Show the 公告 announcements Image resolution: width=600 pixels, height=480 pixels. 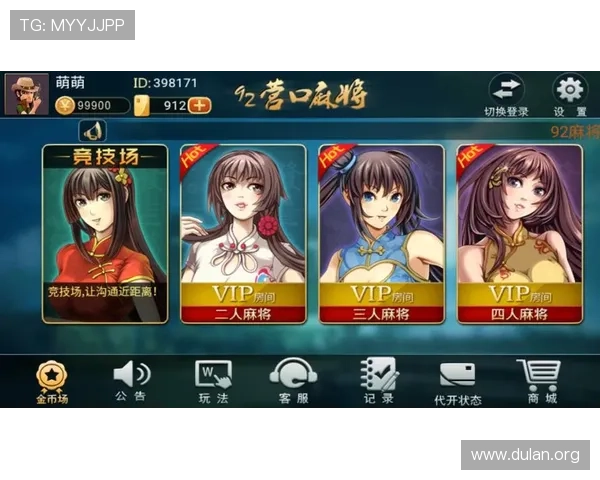pos(130,381)
